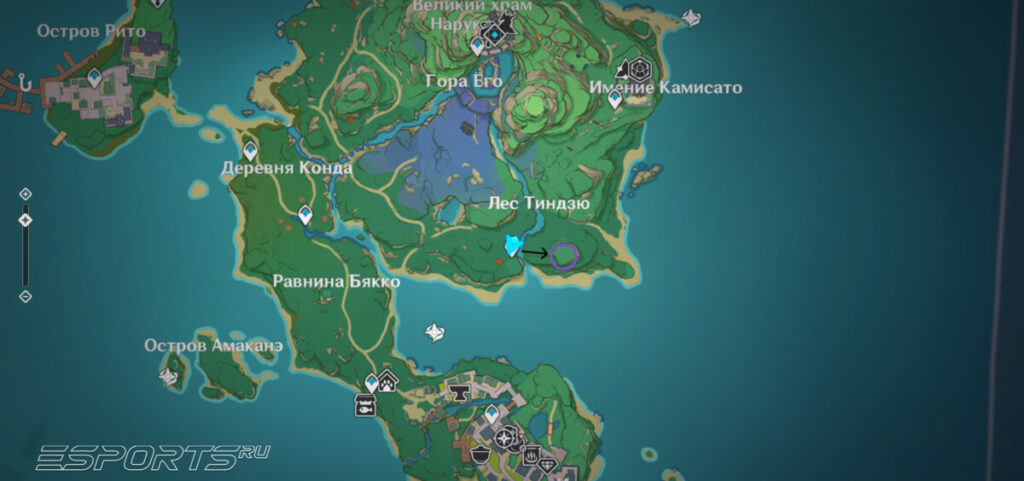
Task: Select the blacksmith anvil icon in Inazuma City
Action: click(x=461, y=391)
